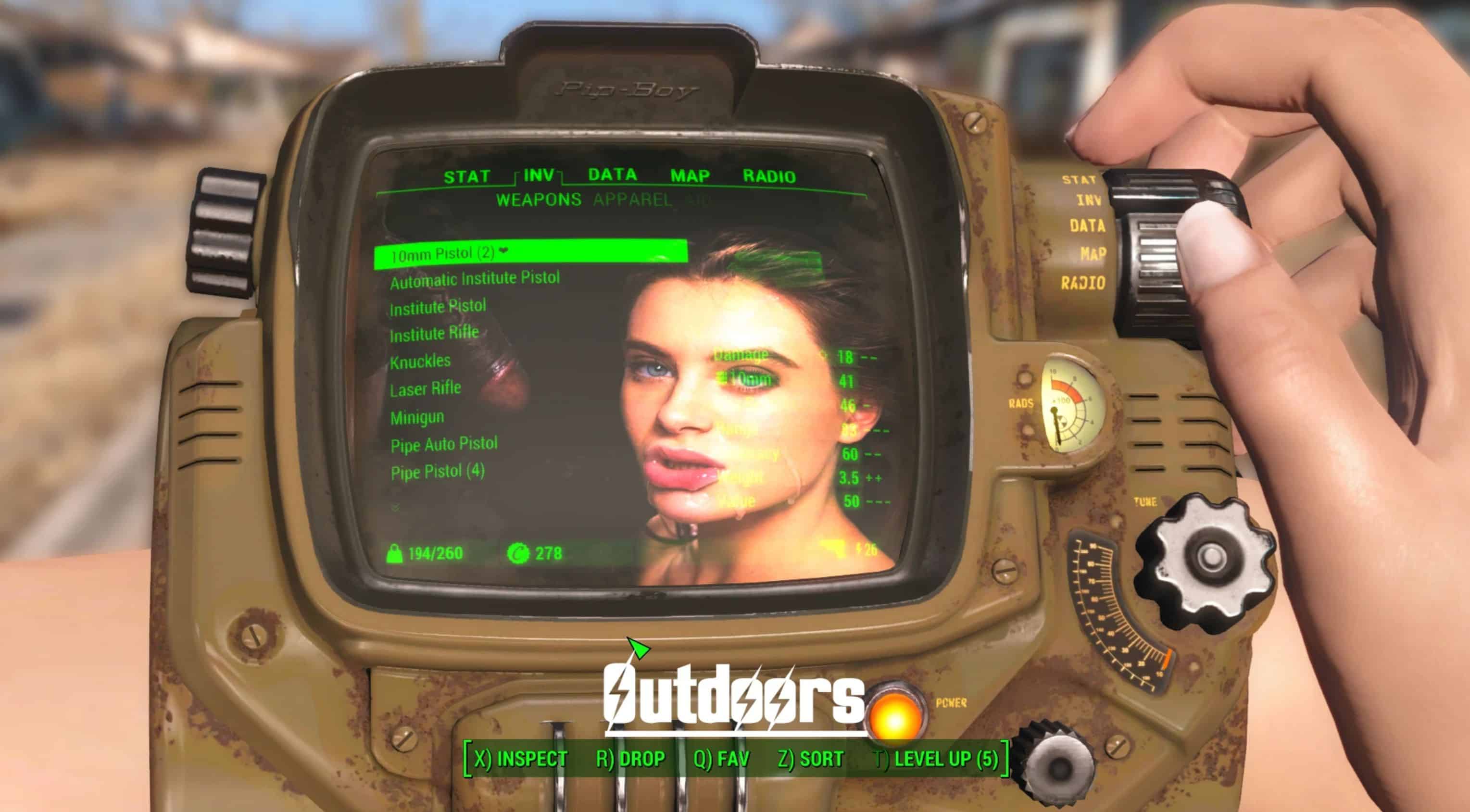Choose the Minigun entry
The image size is (1470, 812).
[x=417, y=417]
